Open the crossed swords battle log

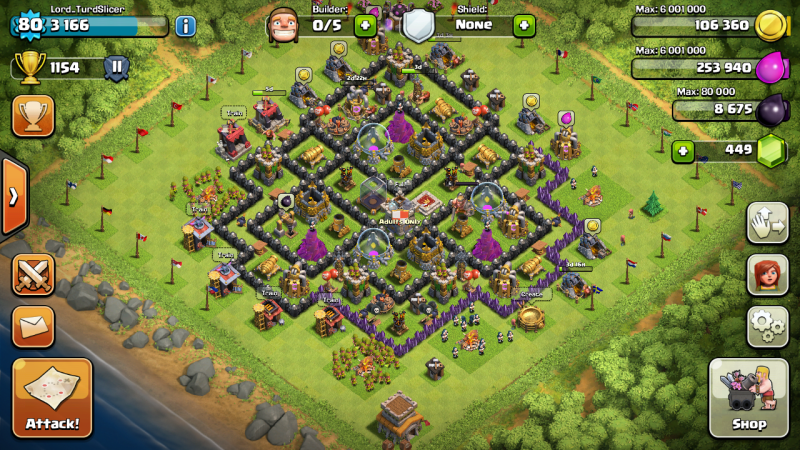pos(33,274)
